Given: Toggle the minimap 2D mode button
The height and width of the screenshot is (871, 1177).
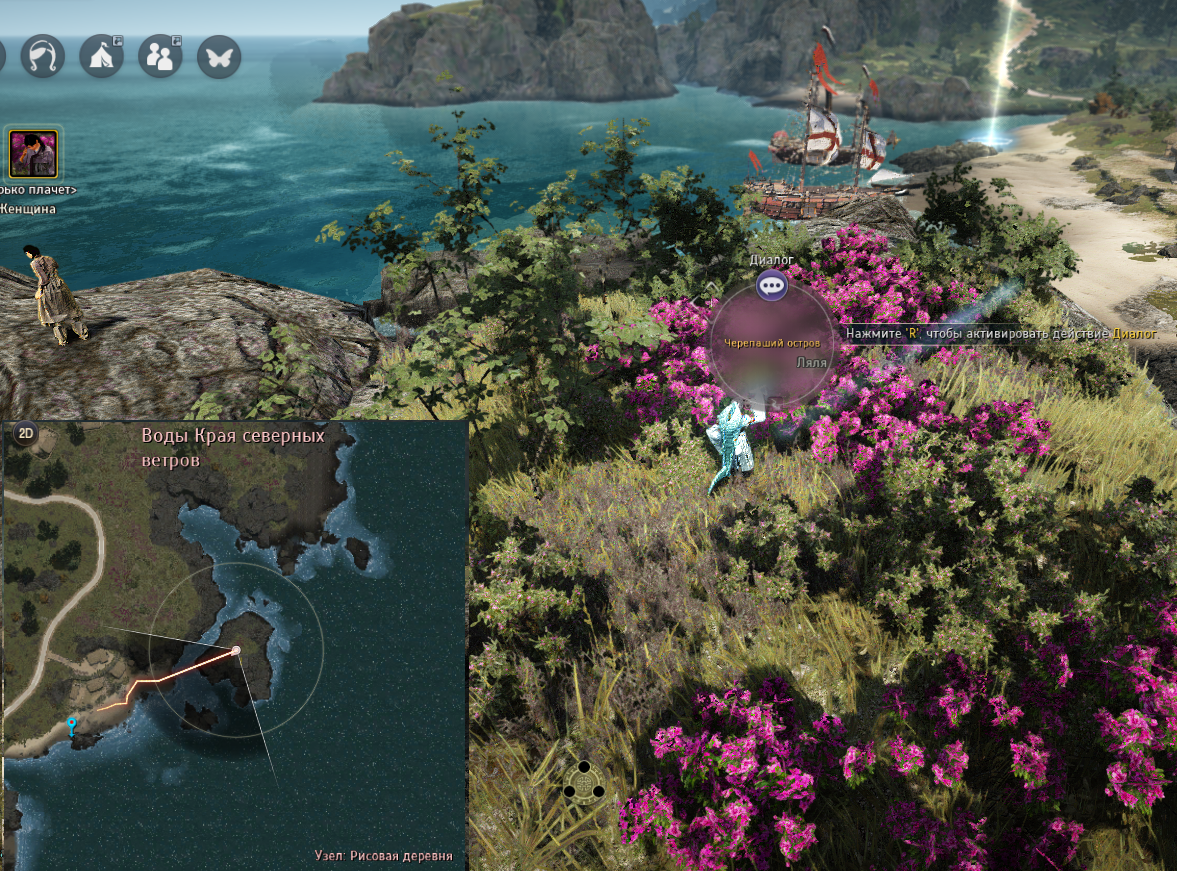Looking at the screenshot, I should [25, 433].
